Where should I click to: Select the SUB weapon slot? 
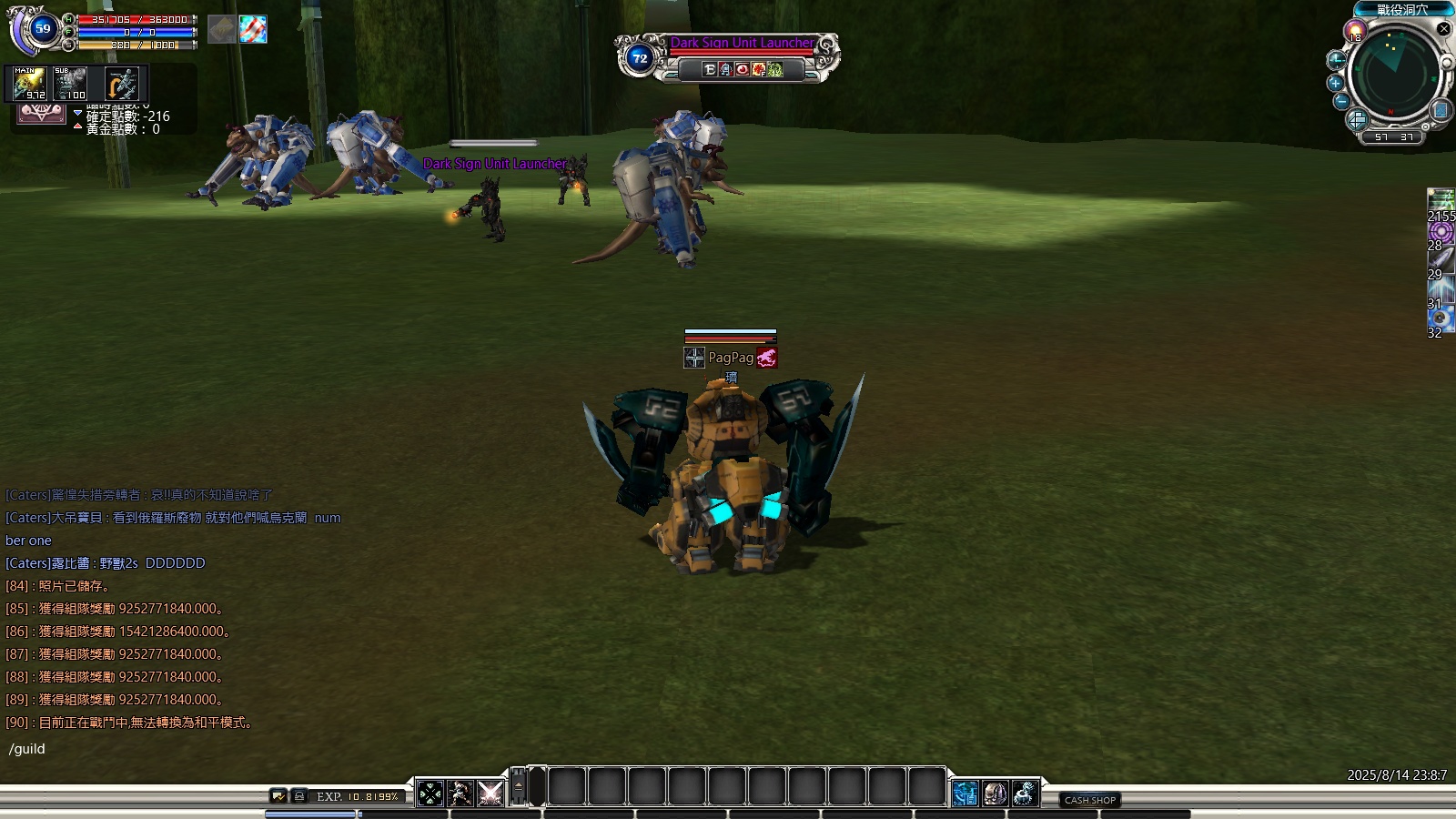(x=70, y=84)
